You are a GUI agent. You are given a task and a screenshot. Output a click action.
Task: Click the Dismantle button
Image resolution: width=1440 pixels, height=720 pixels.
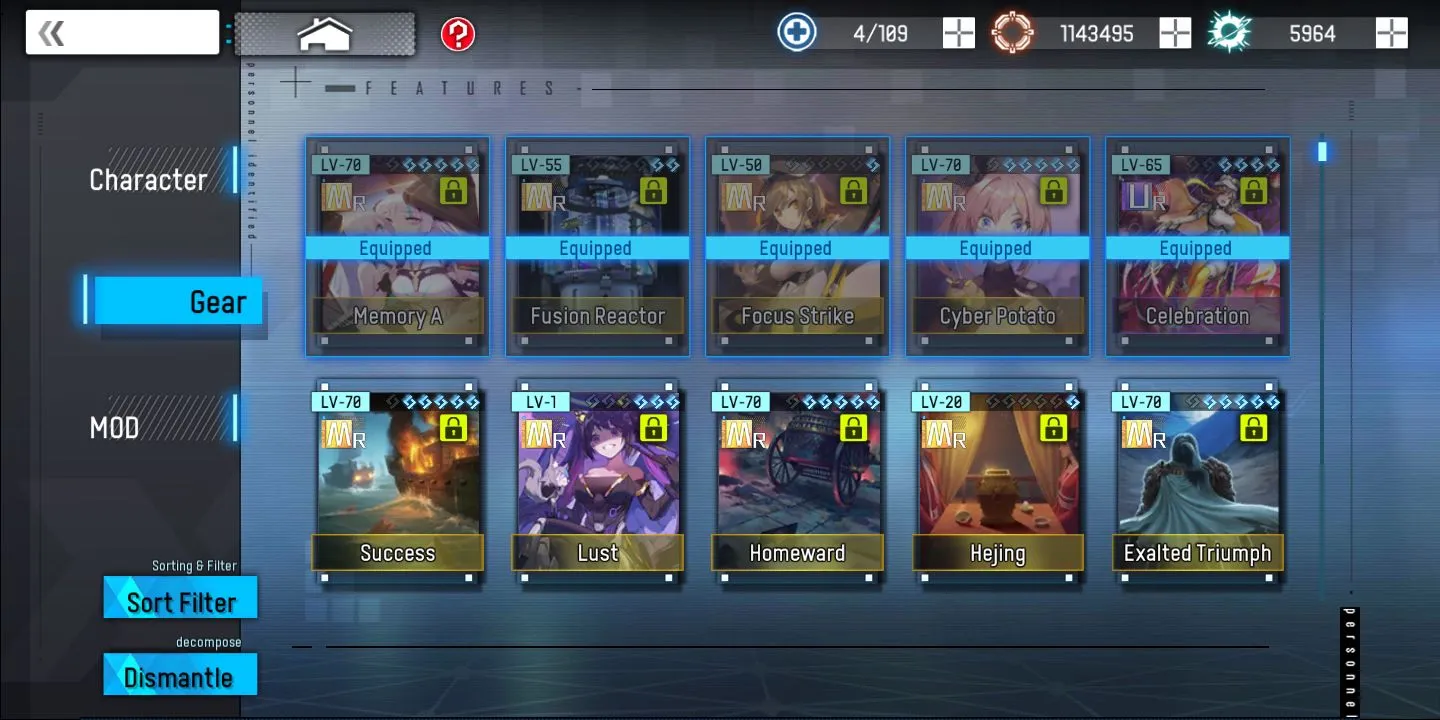[x=180, y=677]
